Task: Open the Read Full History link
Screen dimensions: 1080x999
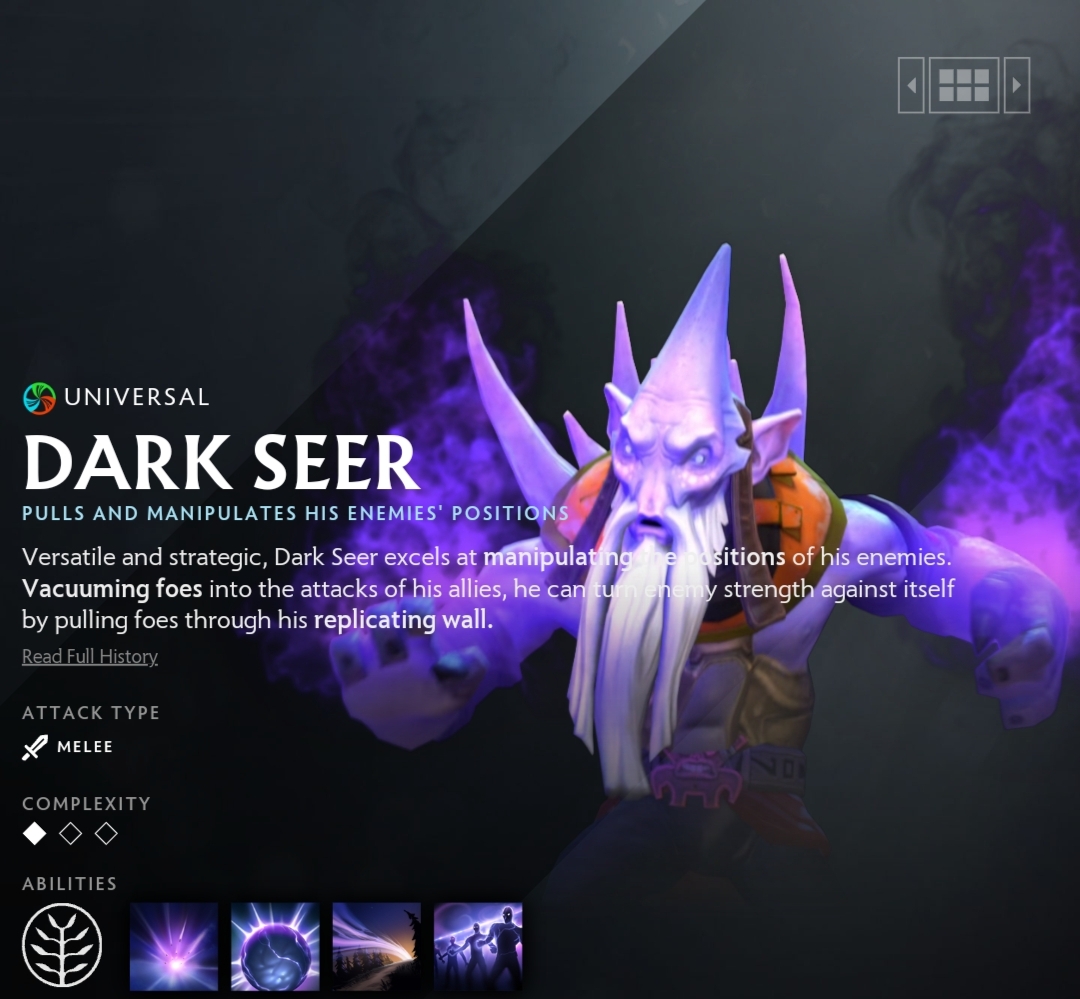Action: coord(90,657)
